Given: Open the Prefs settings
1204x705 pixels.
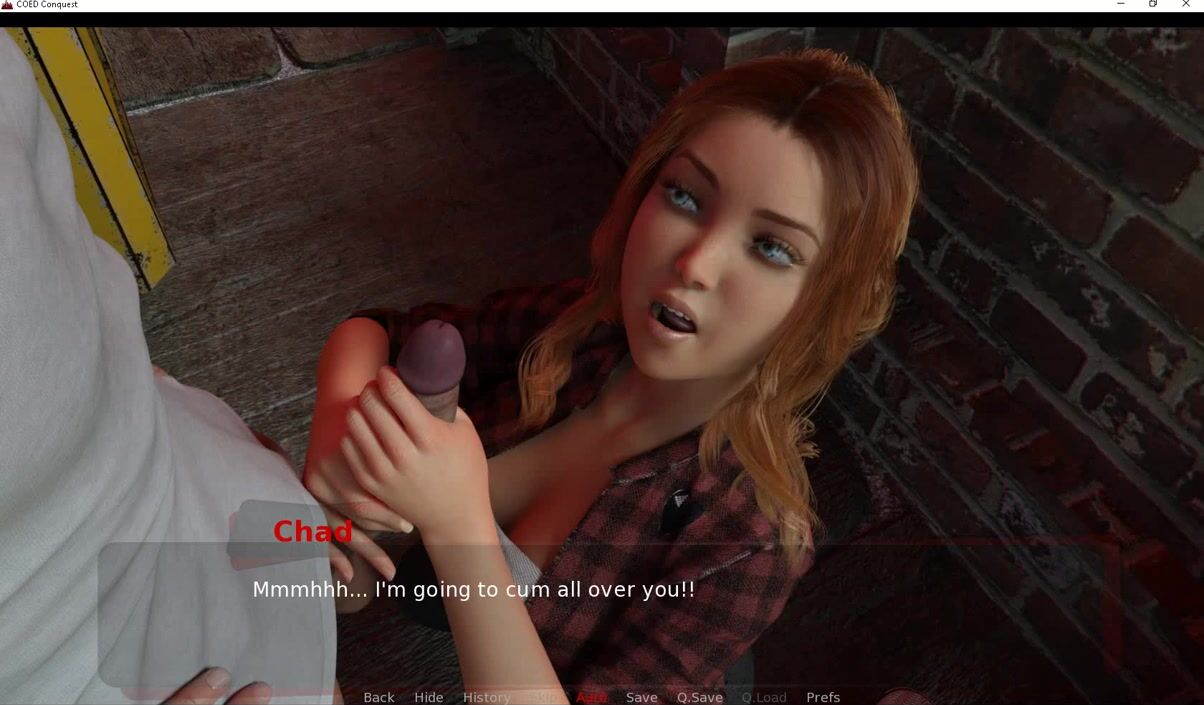Looking at the screenshot, I should [x=822, y=697].
